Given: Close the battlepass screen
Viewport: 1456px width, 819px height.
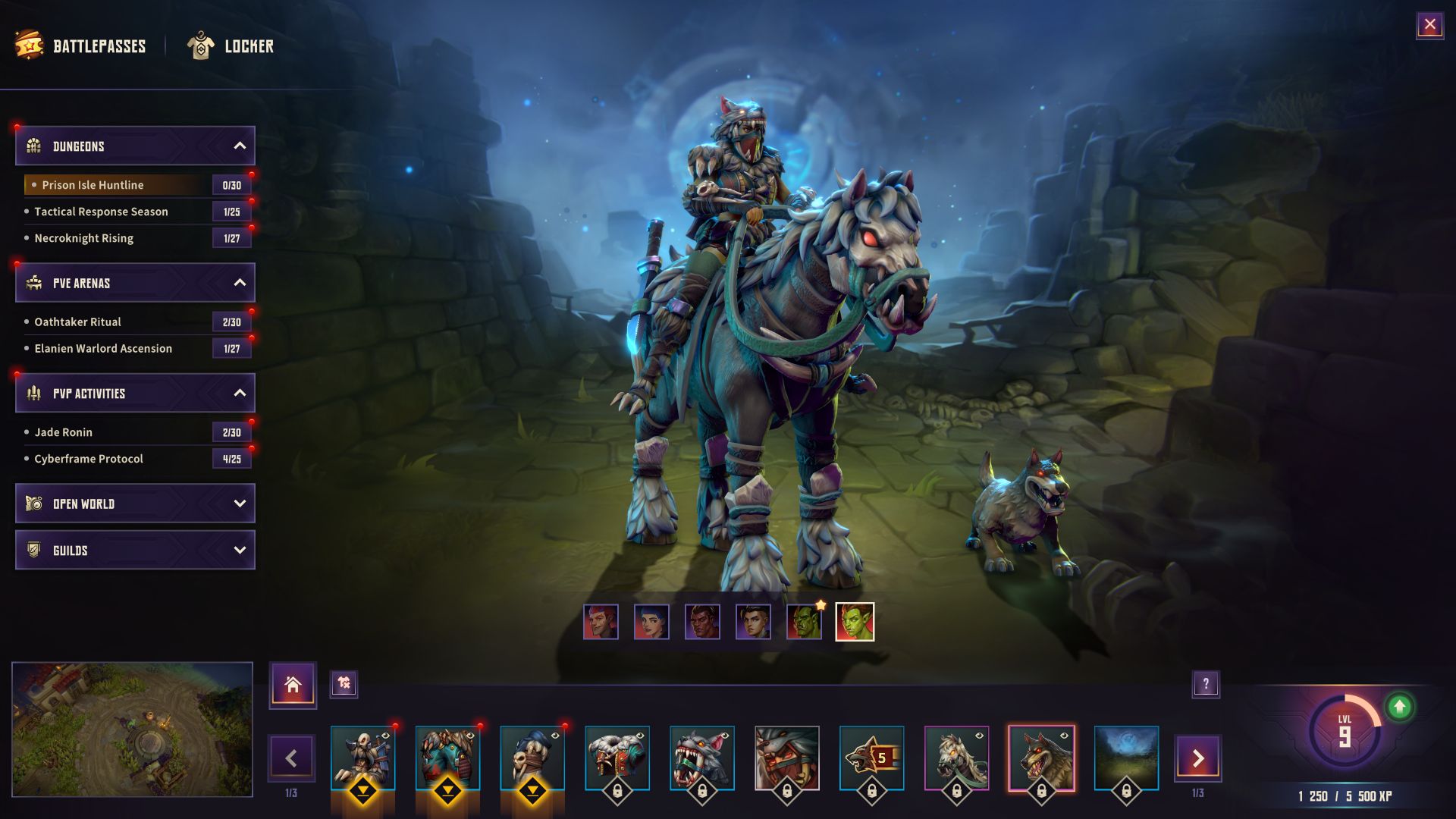Looking at the screenshot, I should [1429, 25].
